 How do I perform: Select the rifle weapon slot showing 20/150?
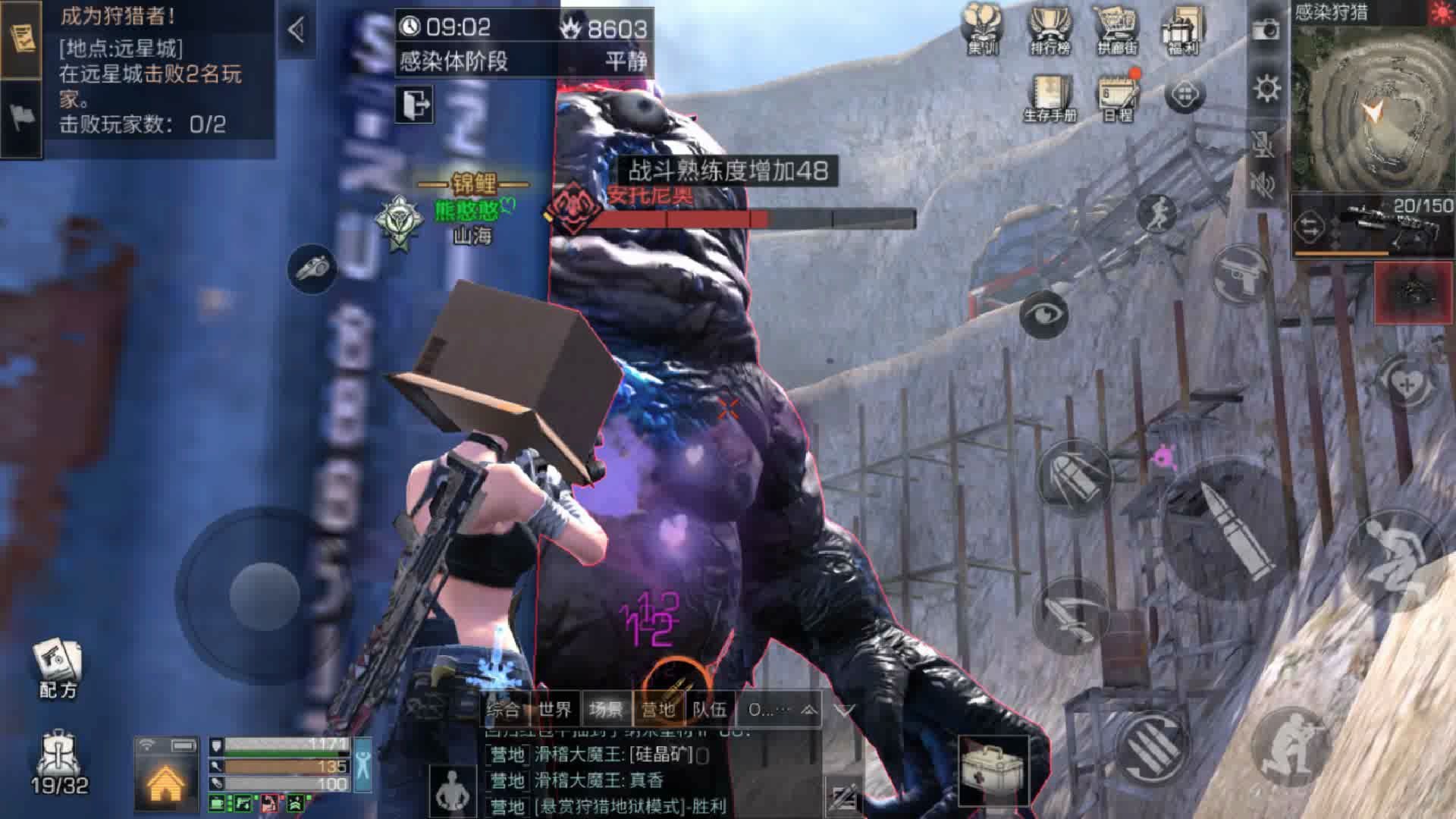tap(1373, 224)
